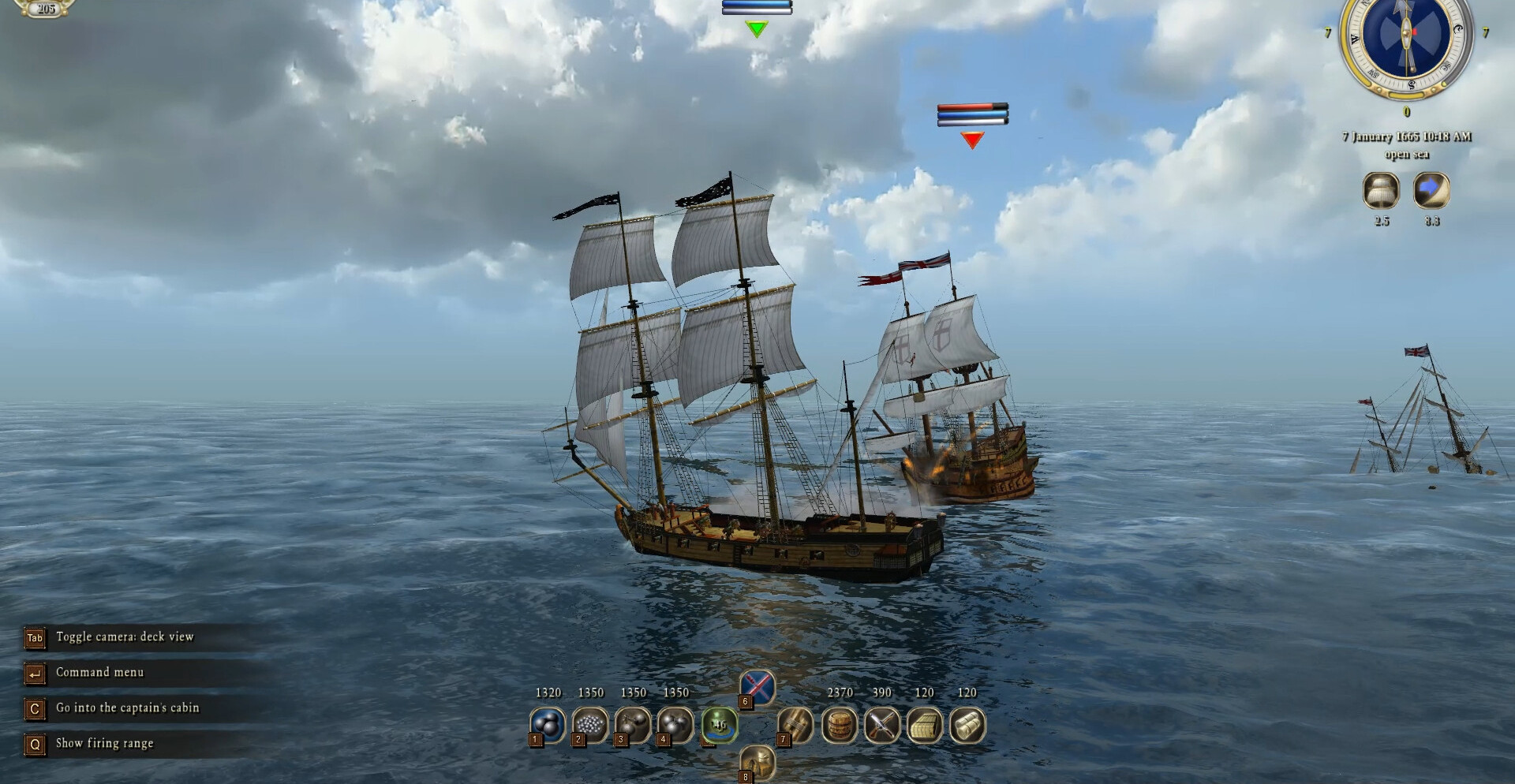This screenshot has height=784, width=1515.
Task: Select the crossed sword and musket icon
Action: pos(882,724)
